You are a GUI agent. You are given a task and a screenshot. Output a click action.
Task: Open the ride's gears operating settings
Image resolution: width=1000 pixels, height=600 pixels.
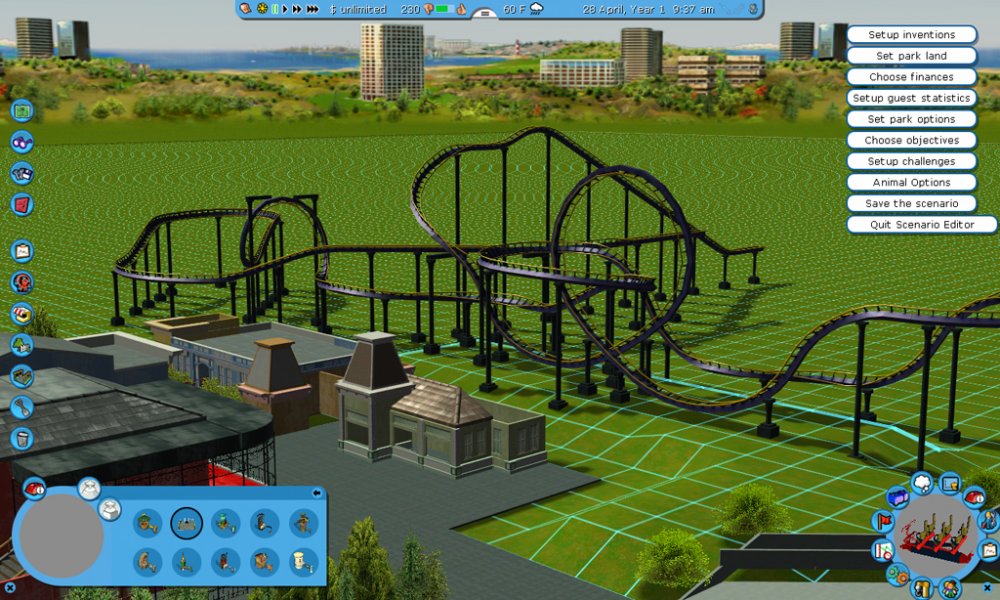point(897,574)
